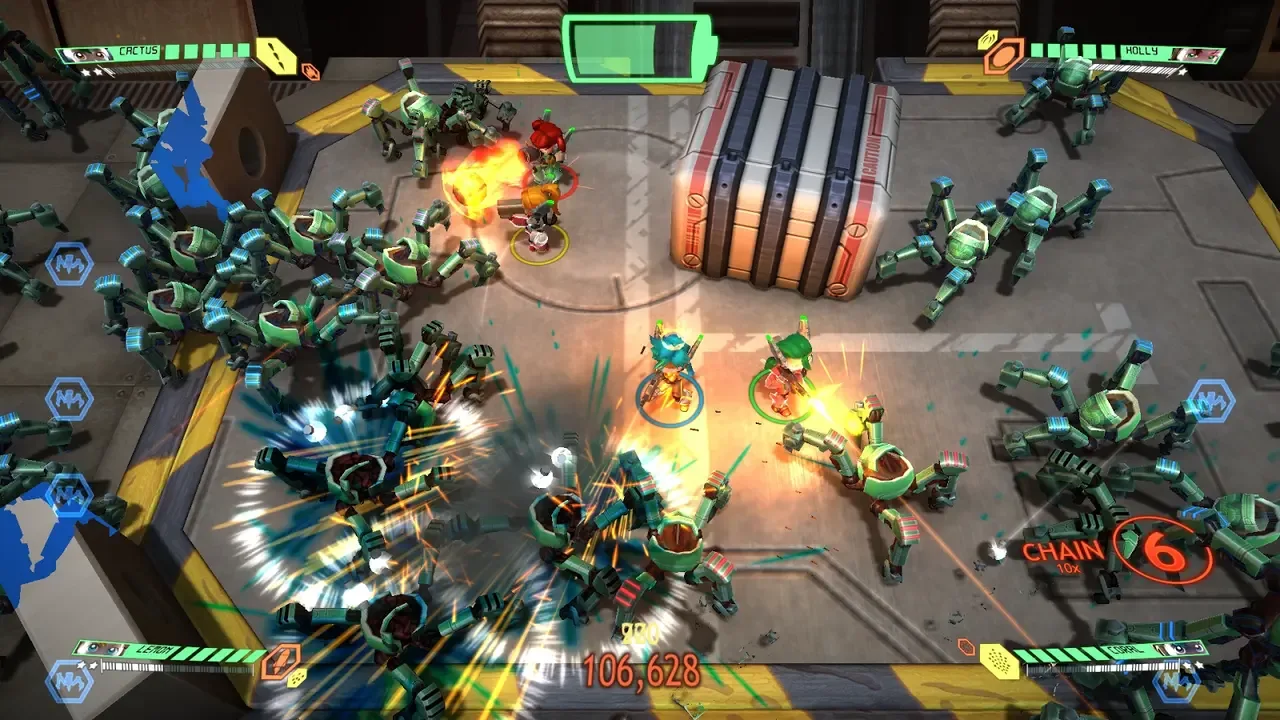Click Lemon's orange lightning hexagon icon
This screenshot has width=1280, height=720.
pyautogui.click(x=281, y=661)
